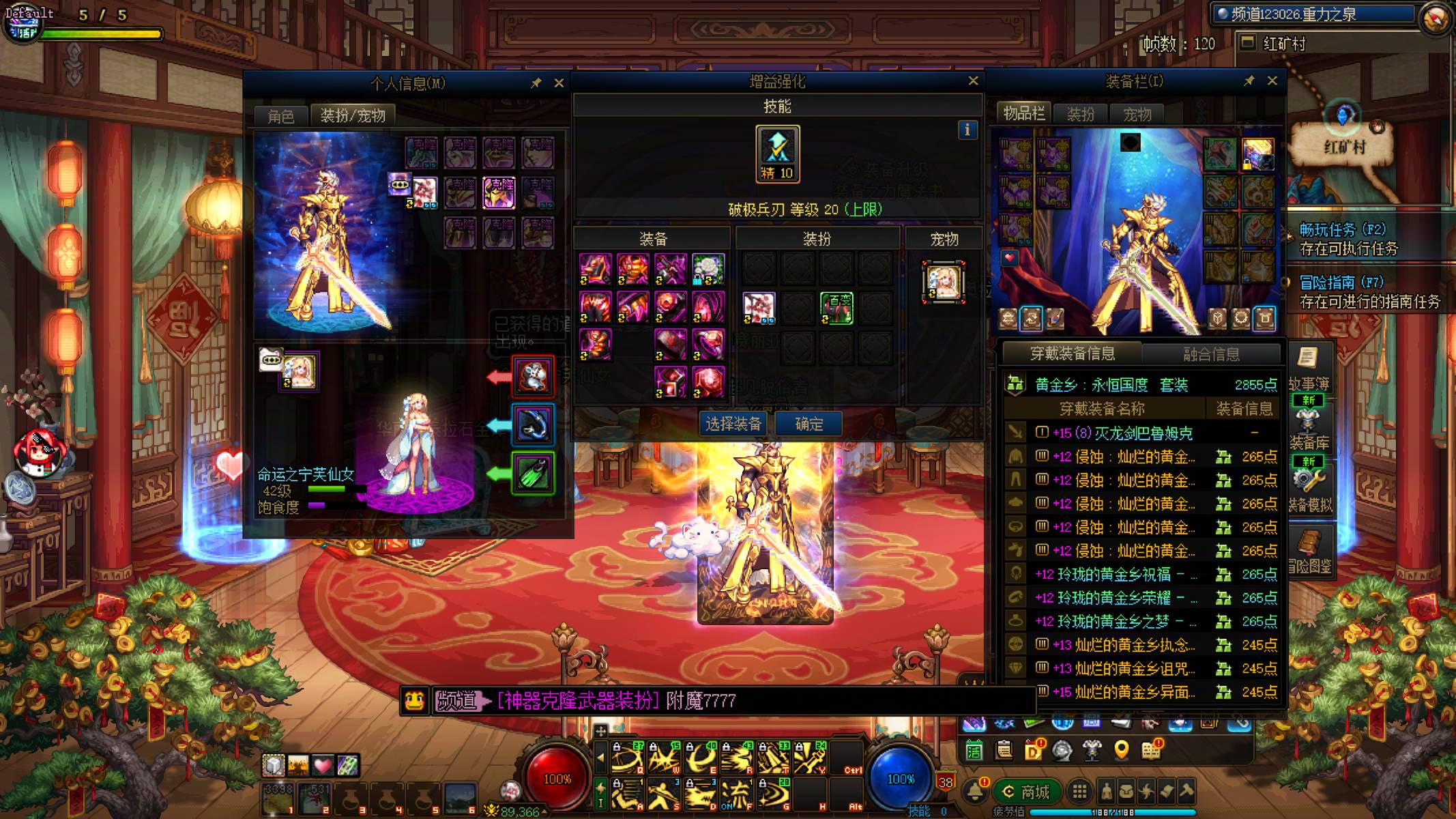Select the 物品栏 tab
Viewport: 1456px width, 819px height.
[x=1023, y=114]
